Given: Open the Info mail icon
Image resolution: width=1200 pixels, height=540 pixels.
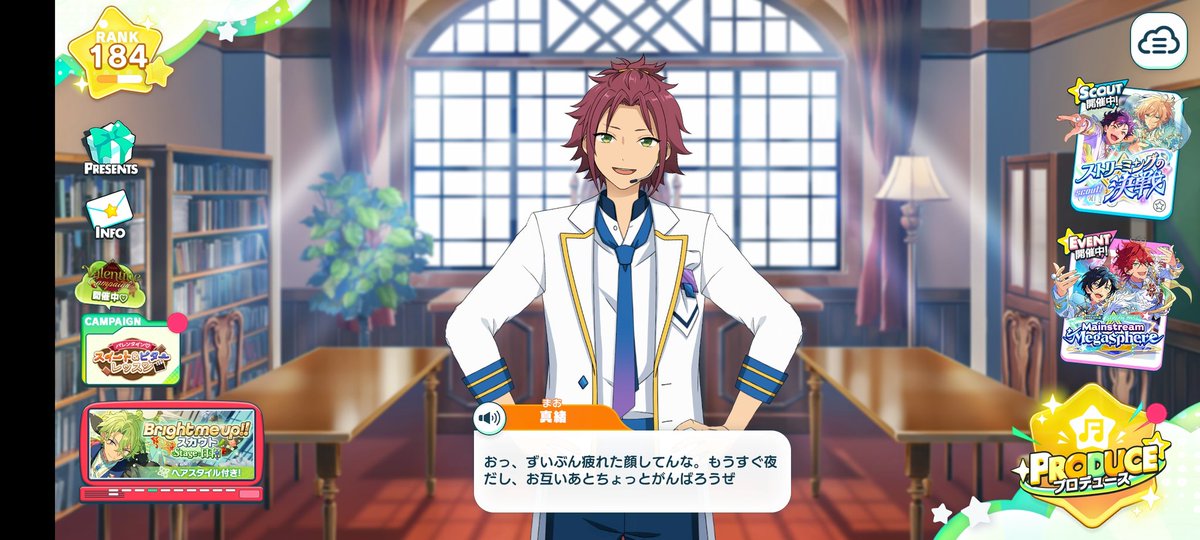Looking at the screenshot, I should click(109, 214).
